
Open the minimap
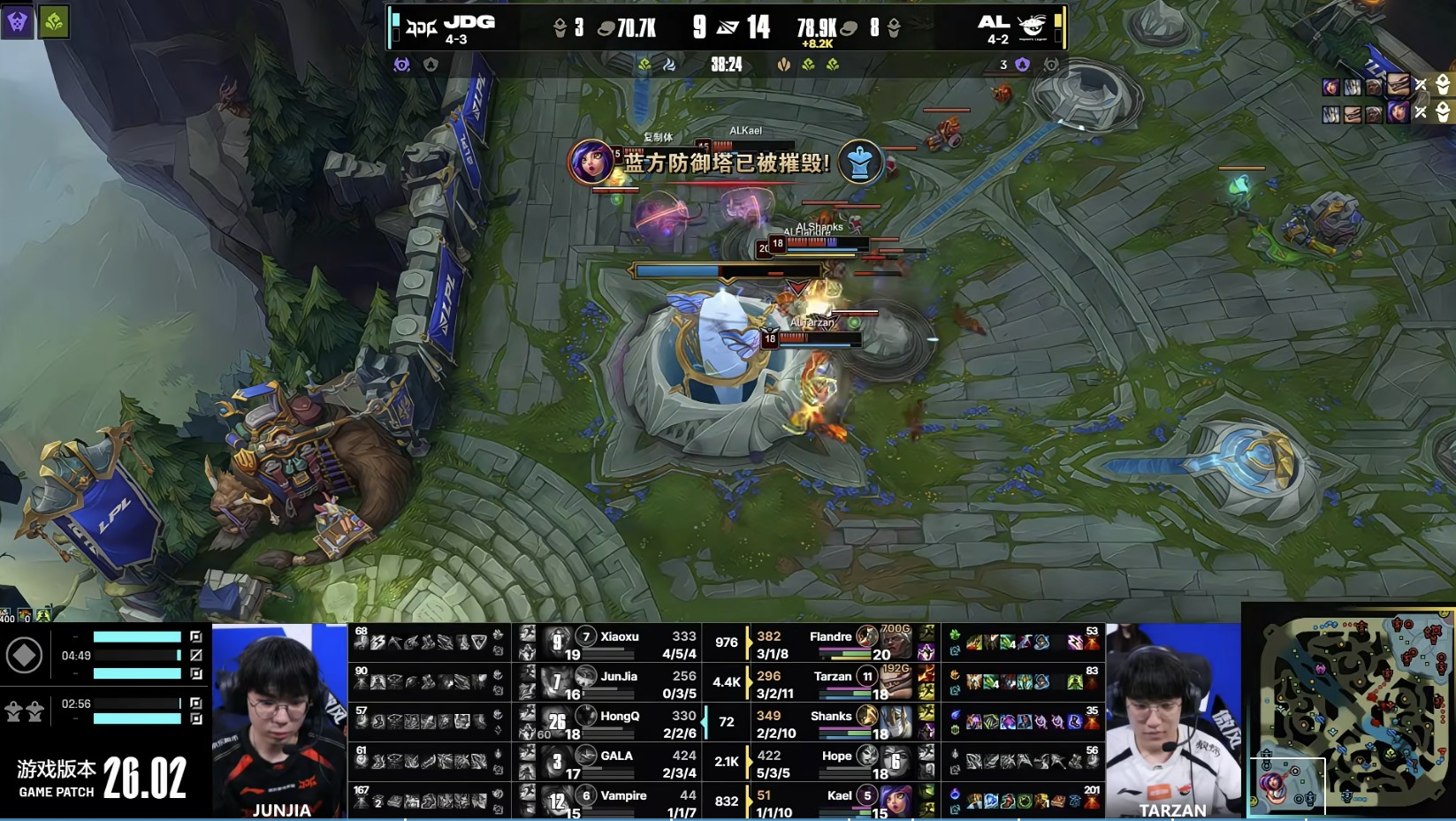[1350, 712]
